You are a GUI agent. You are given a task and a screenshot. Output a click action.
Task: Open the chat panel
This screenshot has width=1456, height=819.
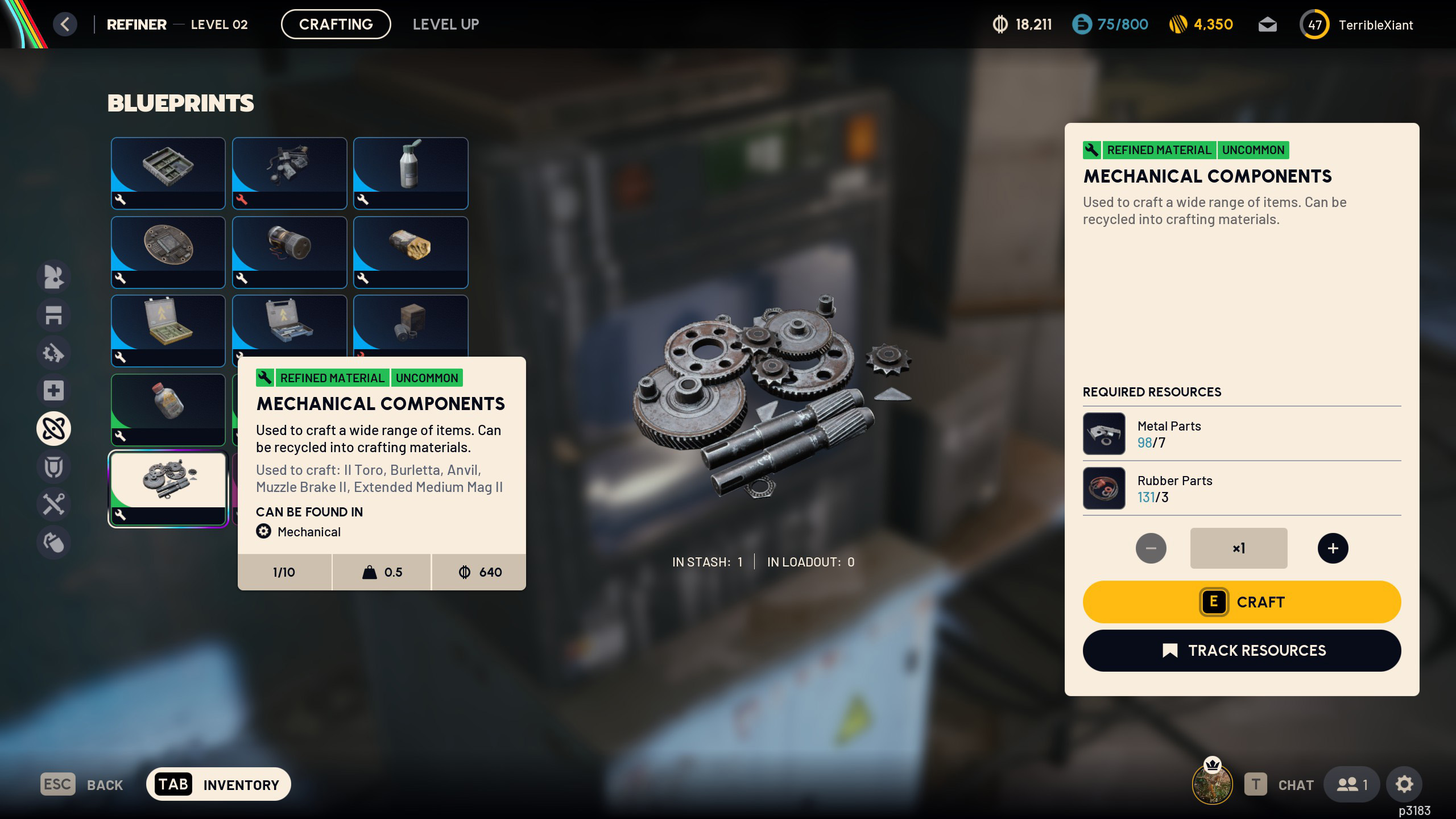[x=1280, y=785]
